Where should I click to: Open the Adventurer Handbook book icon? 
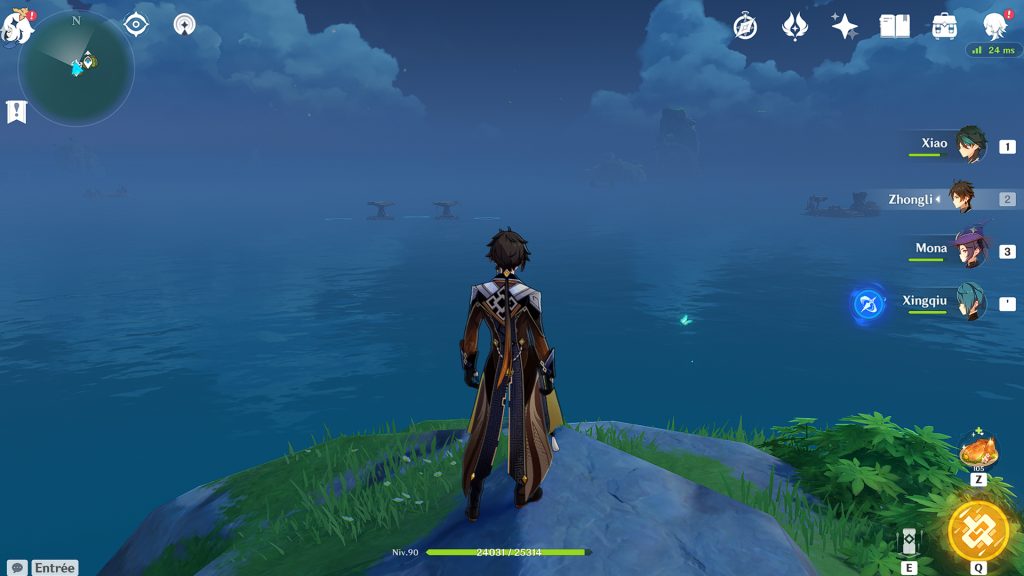tap(895, 26)
